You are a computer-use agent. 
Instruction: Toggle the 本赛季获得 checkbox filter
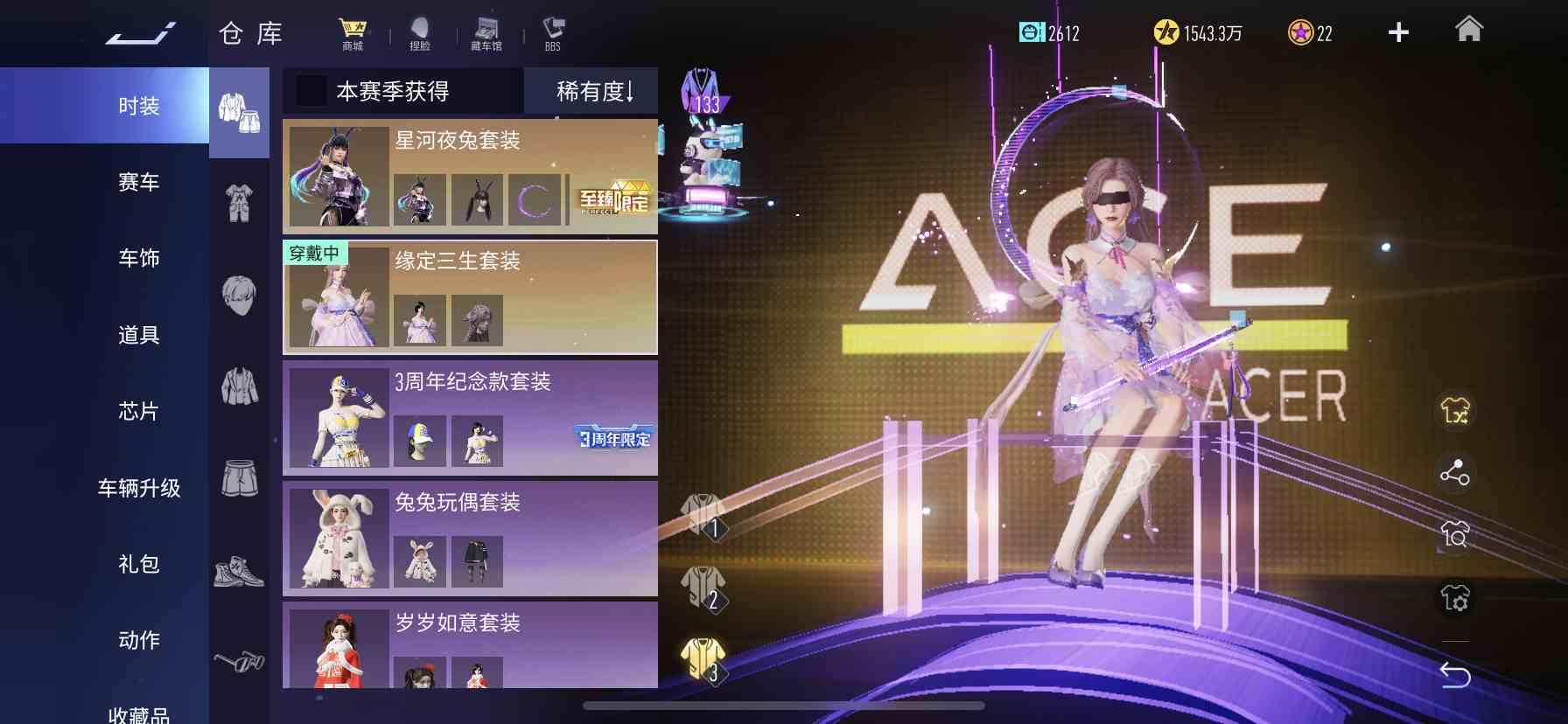click(x=311, y=91)
